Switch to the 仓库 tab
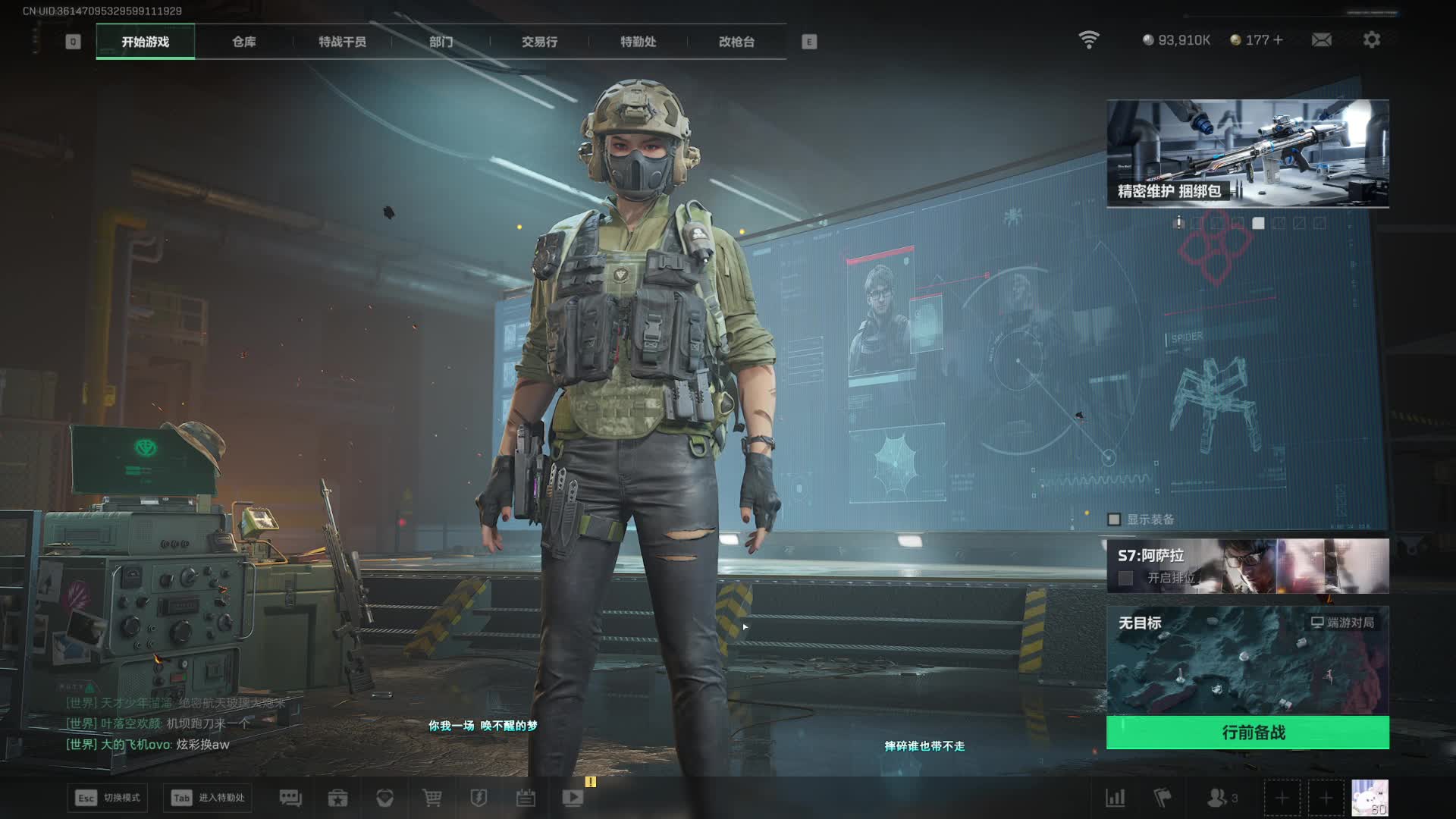This screenshot has height=819, width=1456. (x=243, y=42)
